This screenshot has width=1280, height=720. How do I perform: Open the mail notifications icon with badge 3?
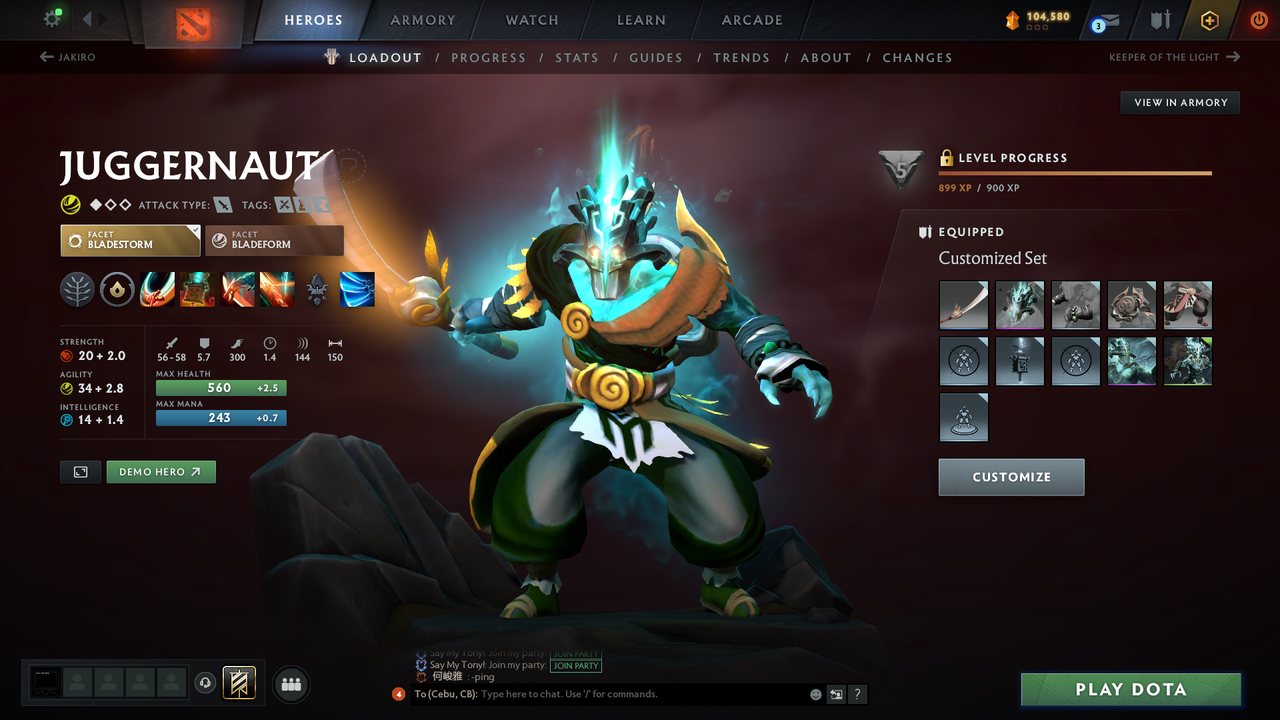pyautogui.click(x=1105, y=21)
